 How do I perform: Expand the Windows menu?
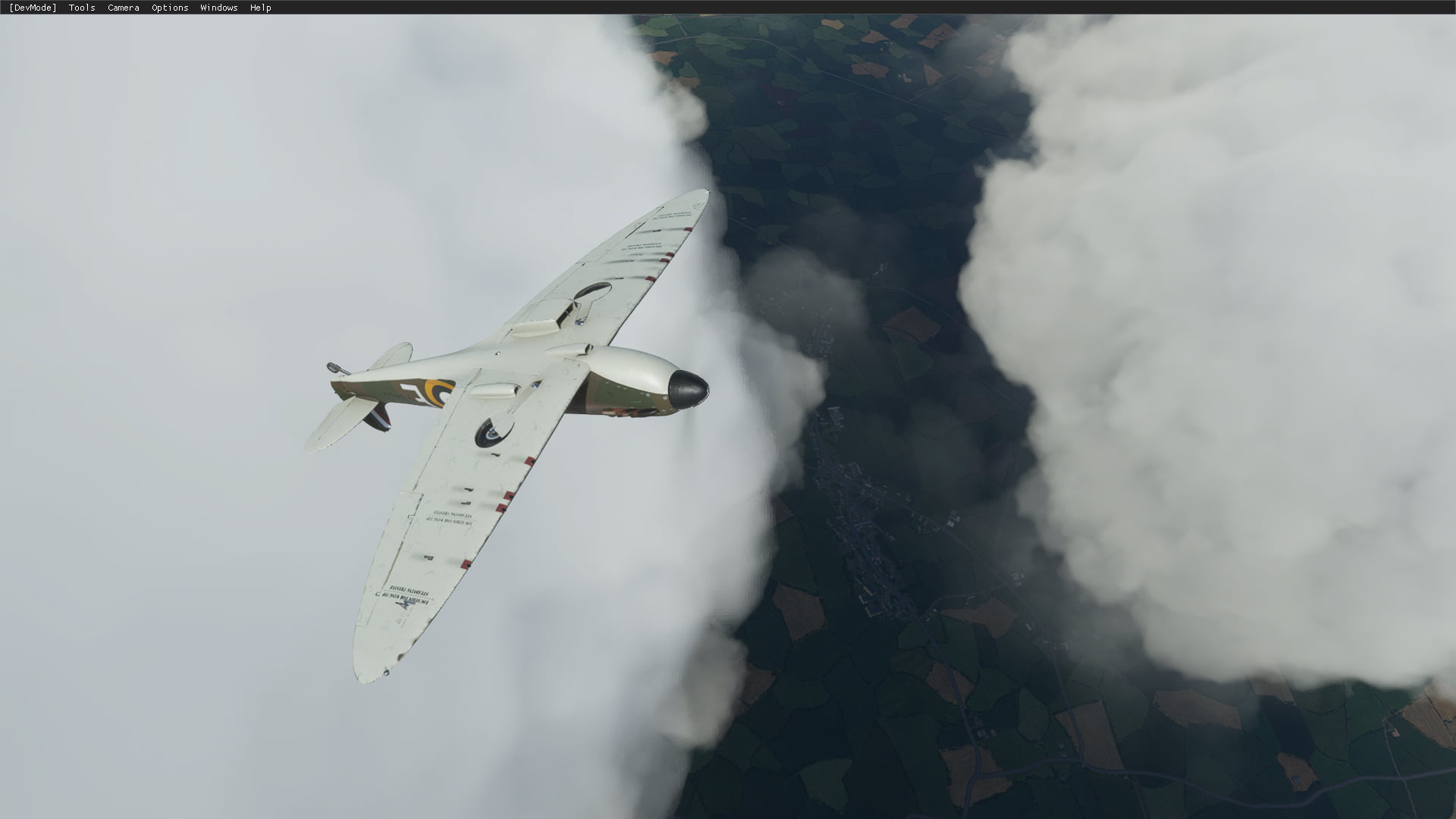pyautogui.click(x=218, y=8)
